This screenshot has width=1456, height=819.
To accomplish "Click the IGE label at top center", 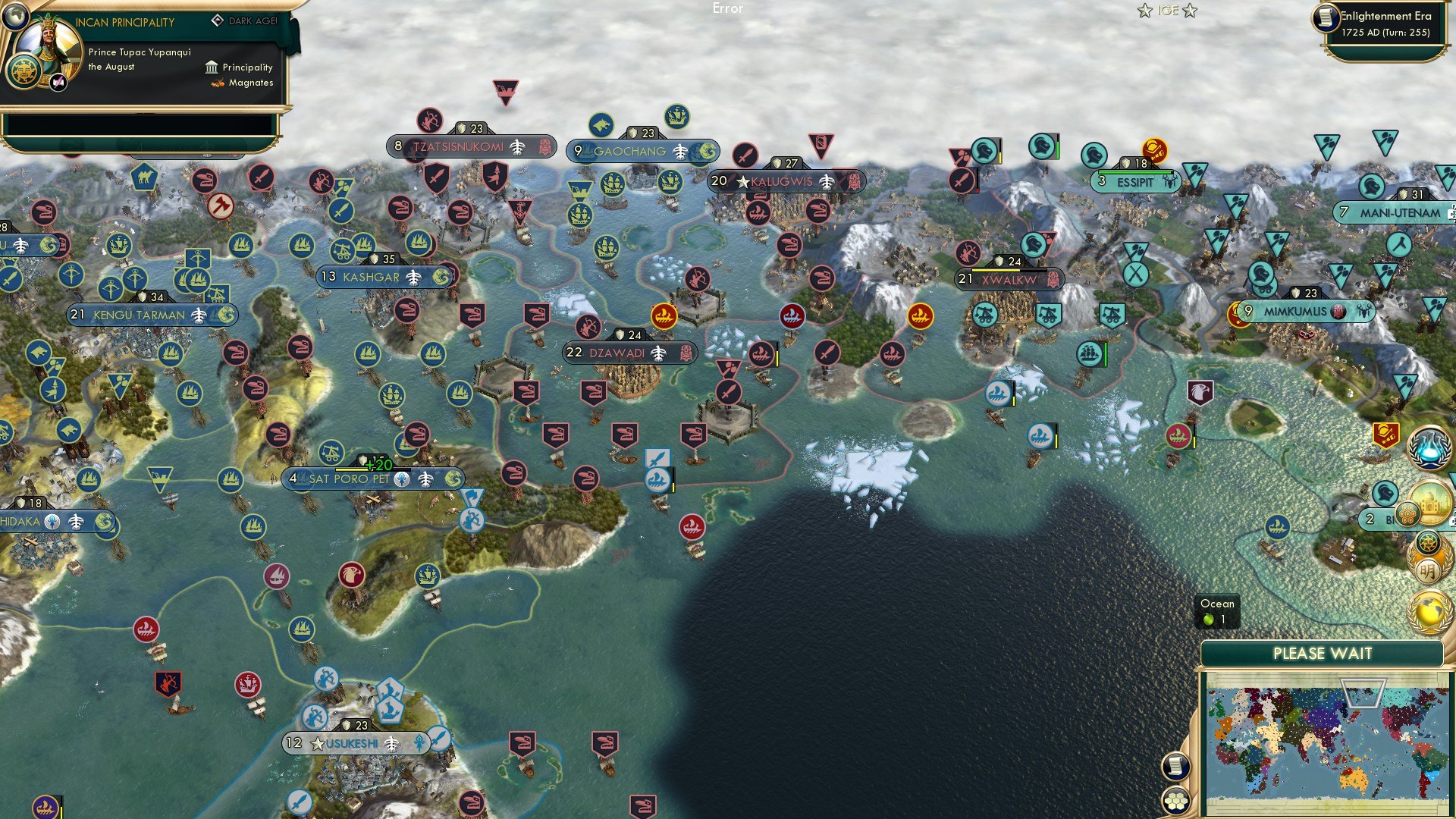I will click(x=1166, y=11).
